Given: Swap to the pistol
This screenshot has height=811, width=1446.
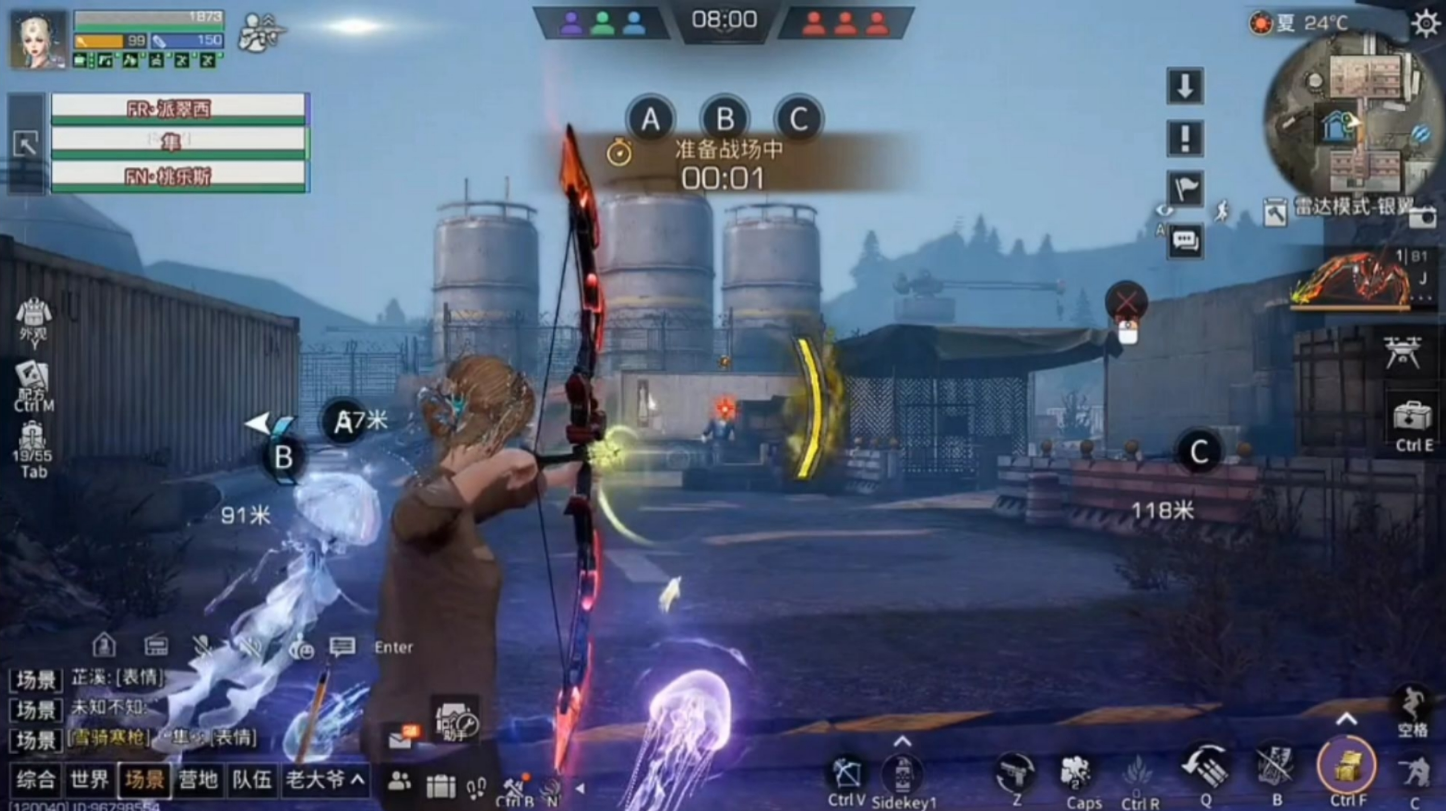Looking at the screenshot, I should 1015,772.
